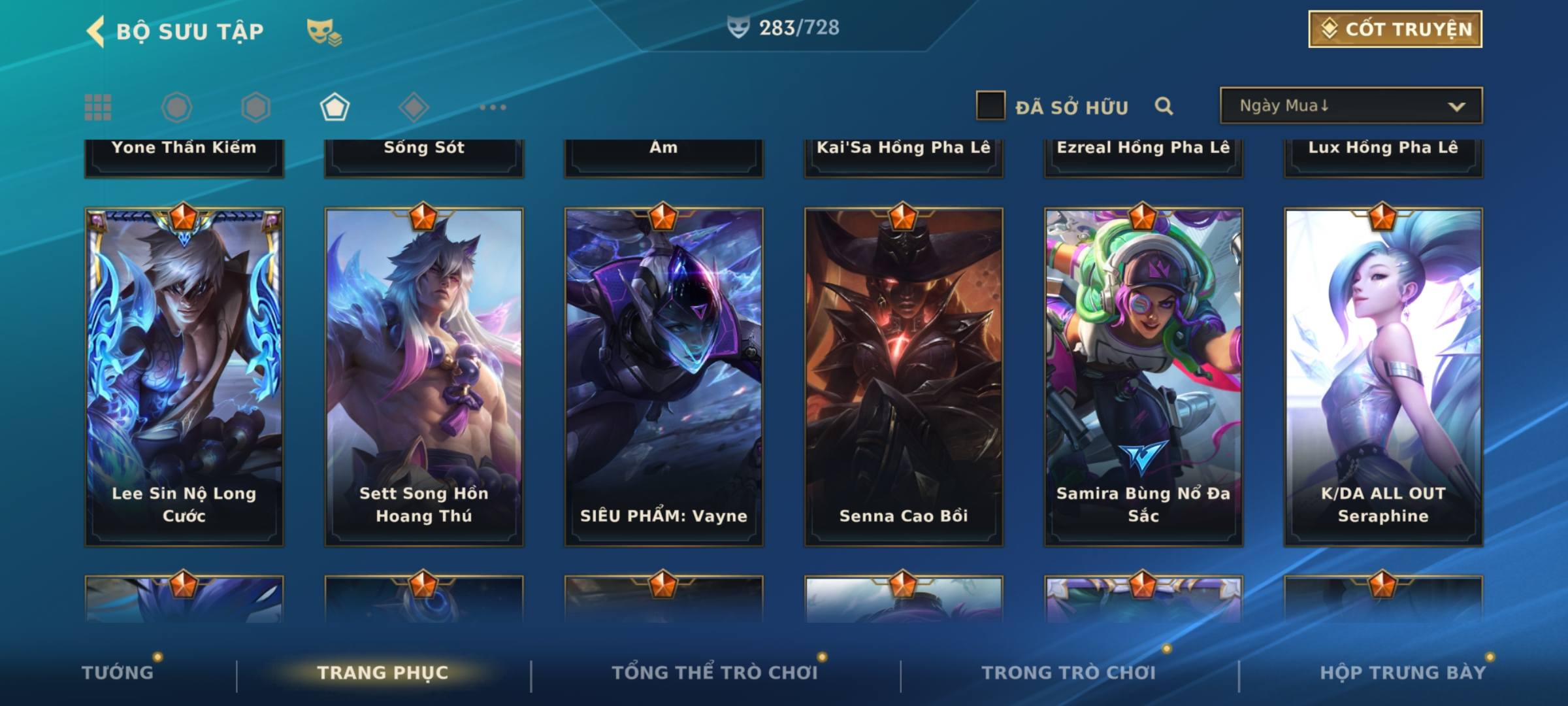Image resolution: width=1568 pixels, height=706 pixels.
Task: View the SIÊU PHẨM: Vayne skin
Action: click(664, 376)
